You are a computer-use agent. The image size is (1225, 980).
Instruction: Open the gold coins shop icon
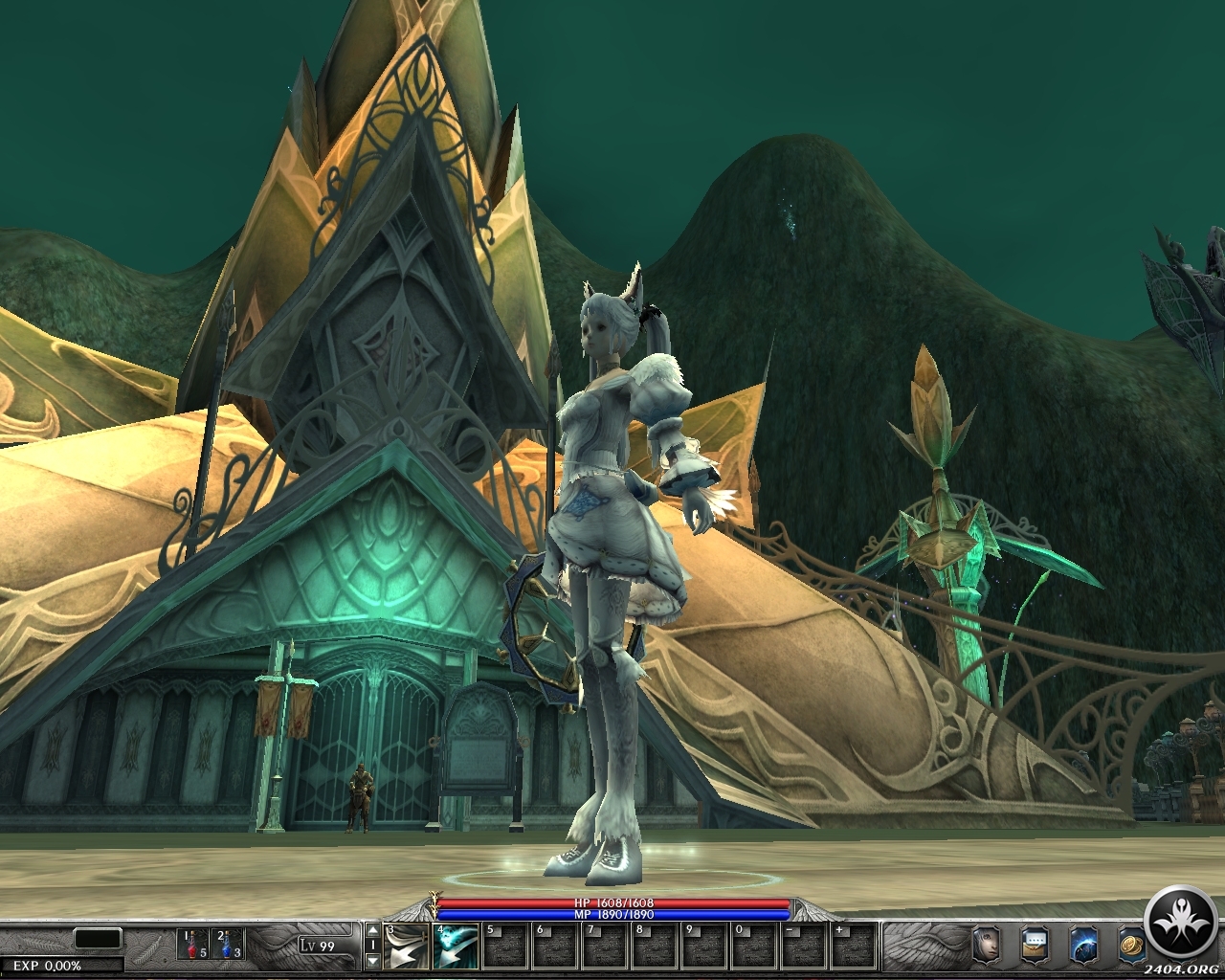point(1130,944)
